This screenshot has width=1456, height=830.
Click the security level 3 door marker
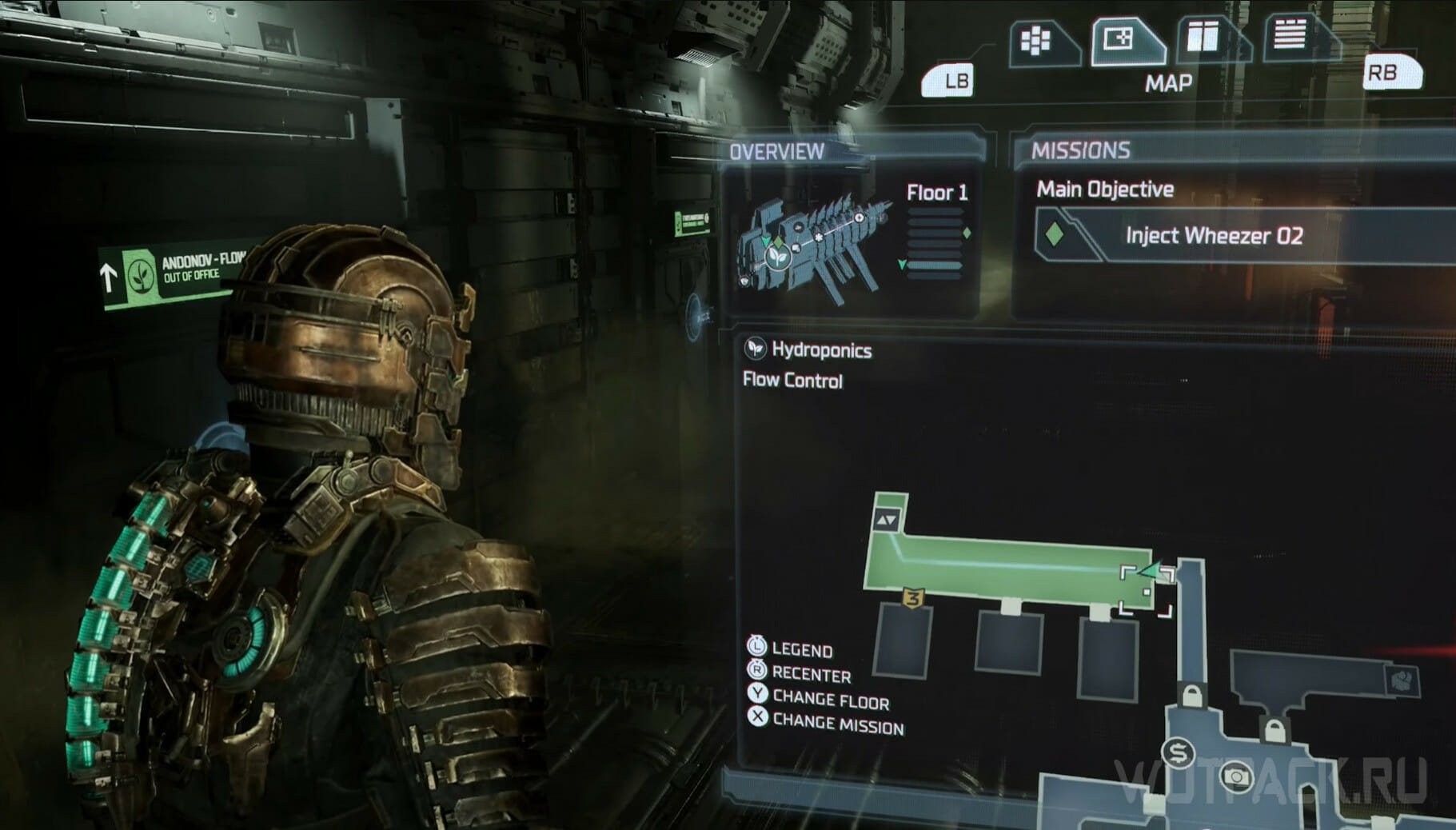913,597
